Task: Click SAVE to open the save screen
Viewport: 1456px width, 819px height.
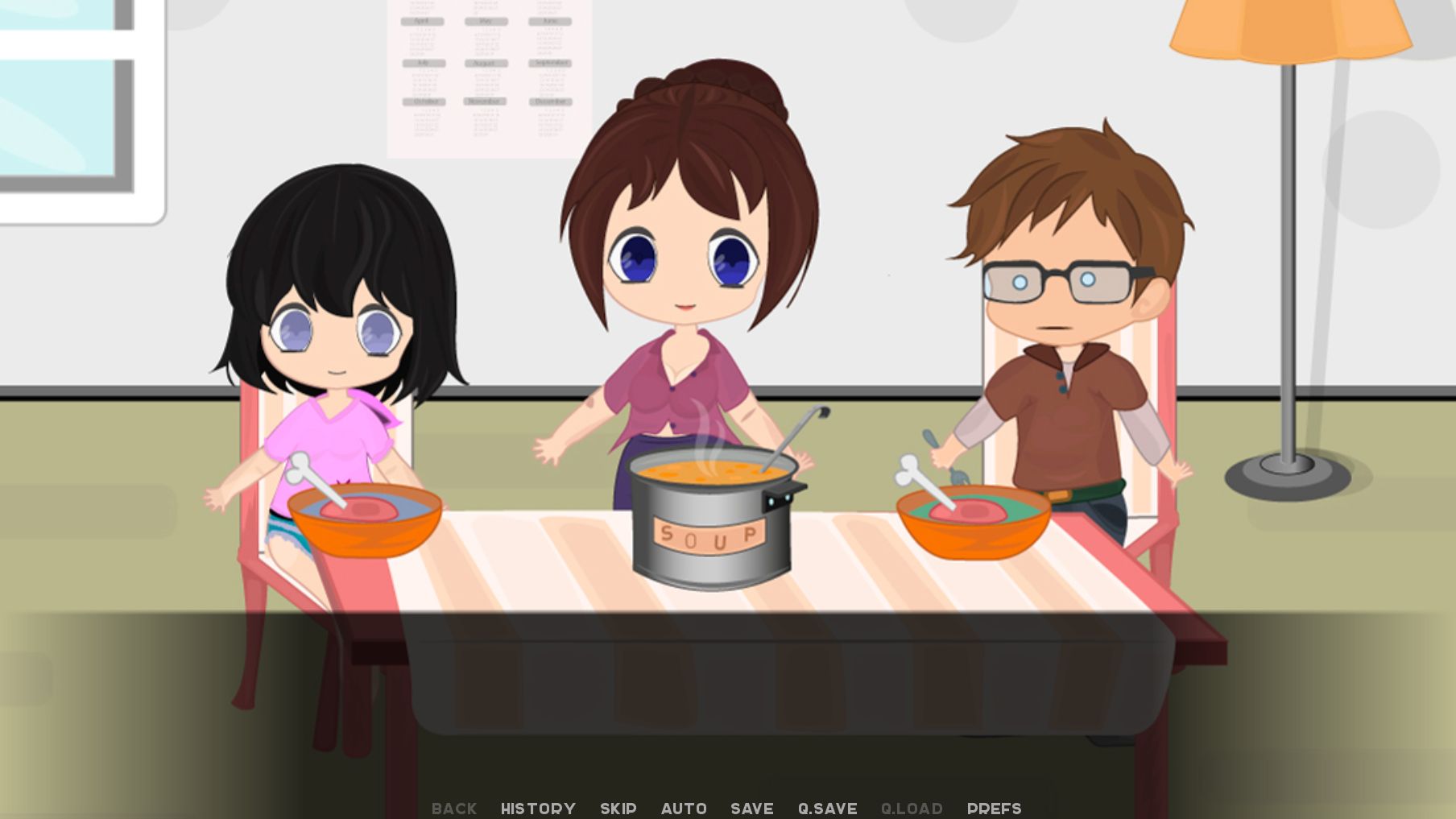Action: coord(751,809)
